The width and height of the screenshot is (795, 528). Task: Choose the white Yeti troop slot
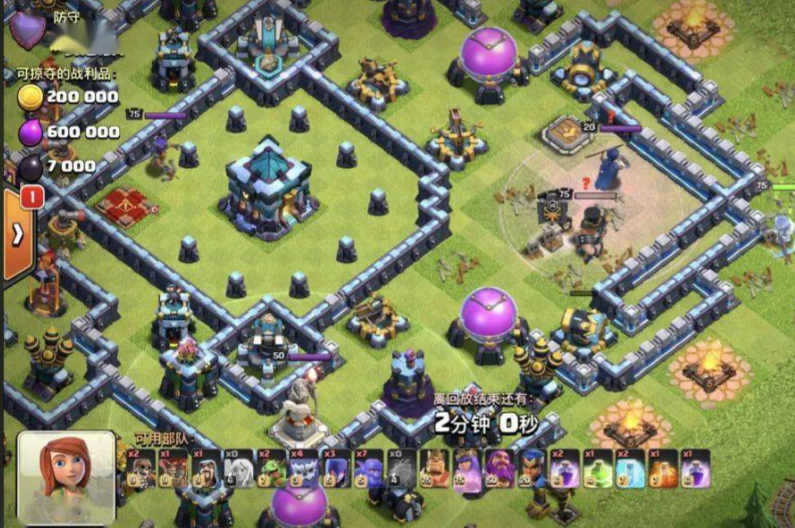click(303, 468)
